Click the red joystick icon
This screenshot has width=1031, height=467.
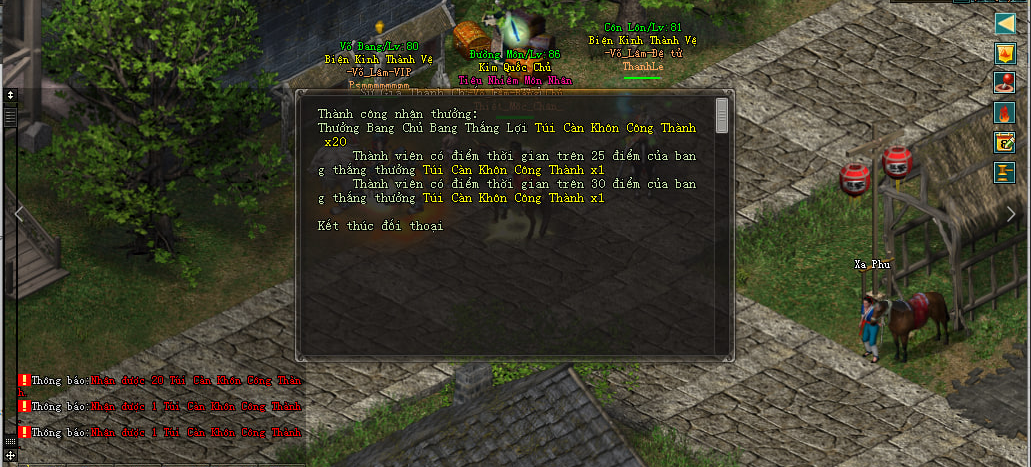tap(1005, 83)
